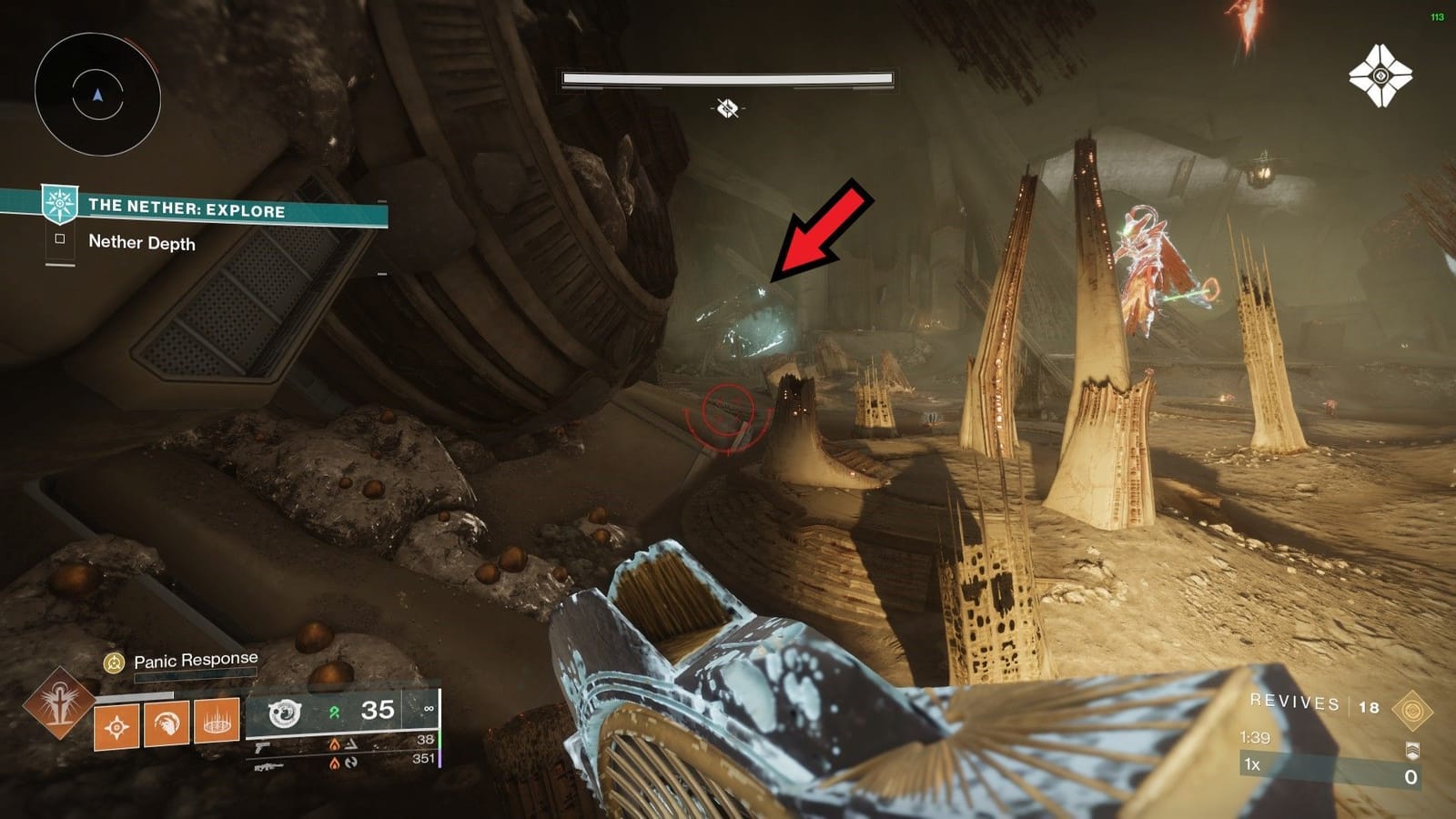The height and width of the screenshot is (819, 1456).
Task: Click the Revives token diamond icon
Action: coord(1411,710)
